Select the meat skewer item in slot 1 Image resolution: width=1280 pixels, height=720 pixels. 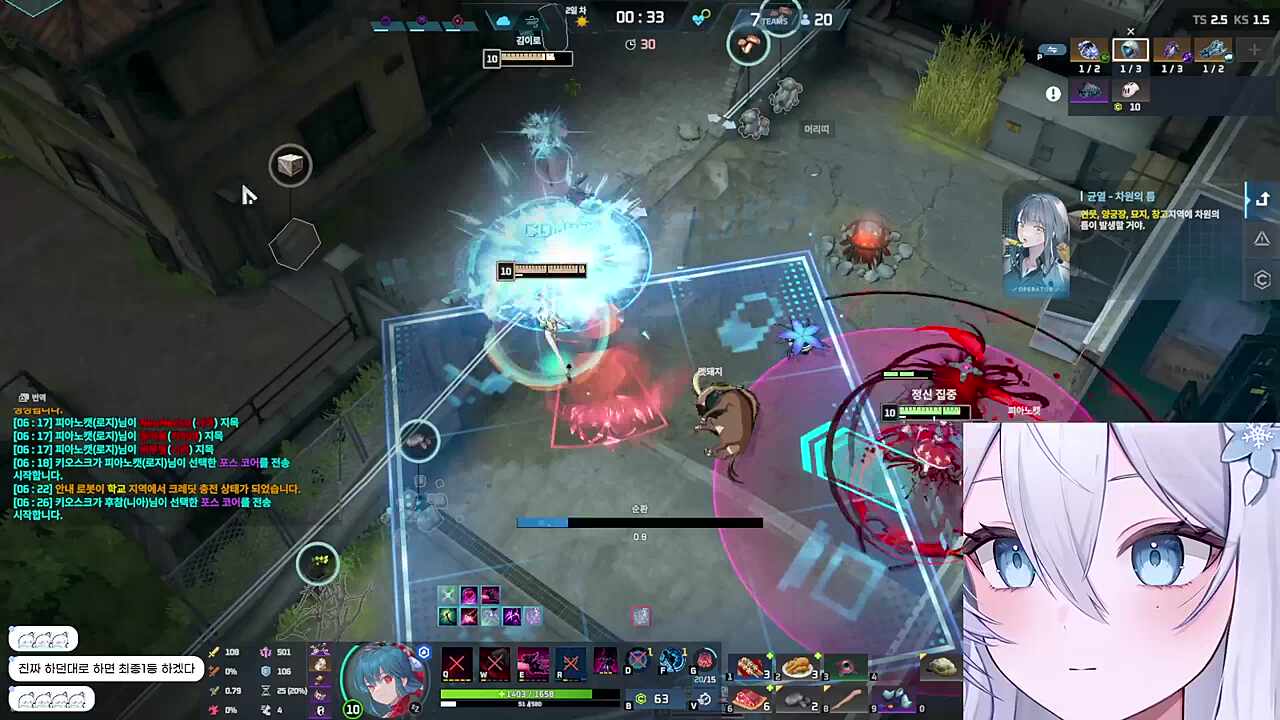click(x=751, y=668)
